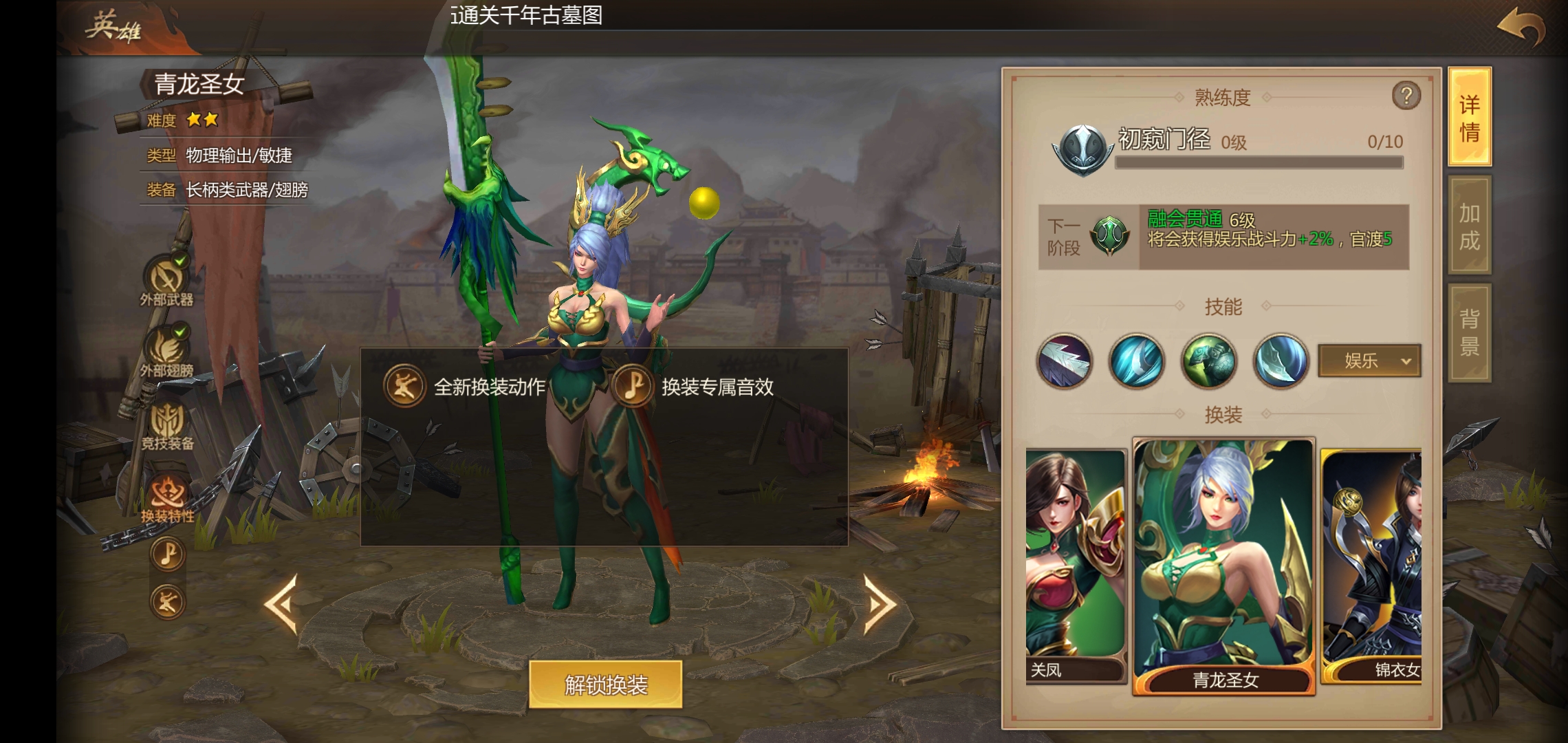Pick the 锦衣女 skin thumbnail
This screenshot has height=743, width=1568.
[x=1371, y=566]
